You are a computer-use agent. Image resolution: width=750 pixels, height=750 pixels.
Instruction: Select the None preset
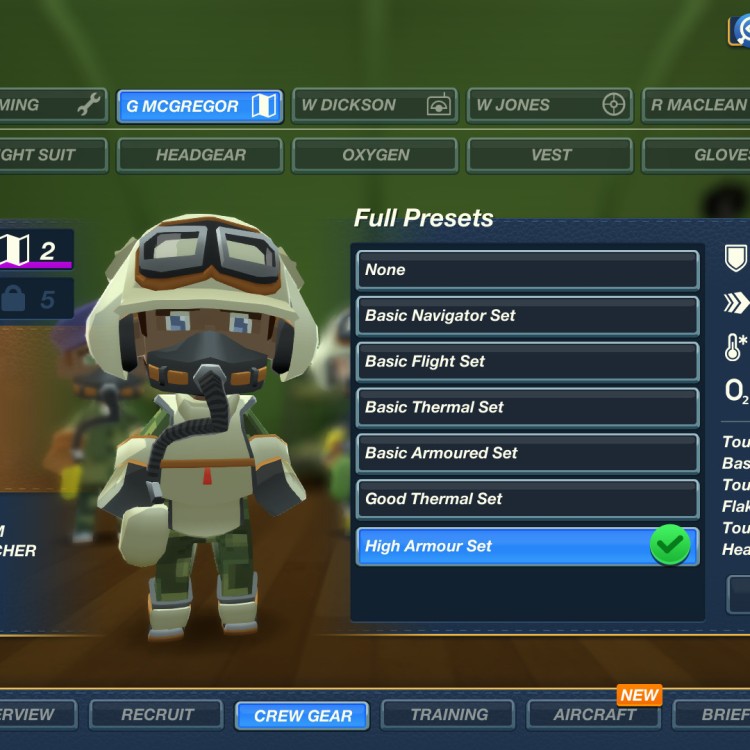527,270
